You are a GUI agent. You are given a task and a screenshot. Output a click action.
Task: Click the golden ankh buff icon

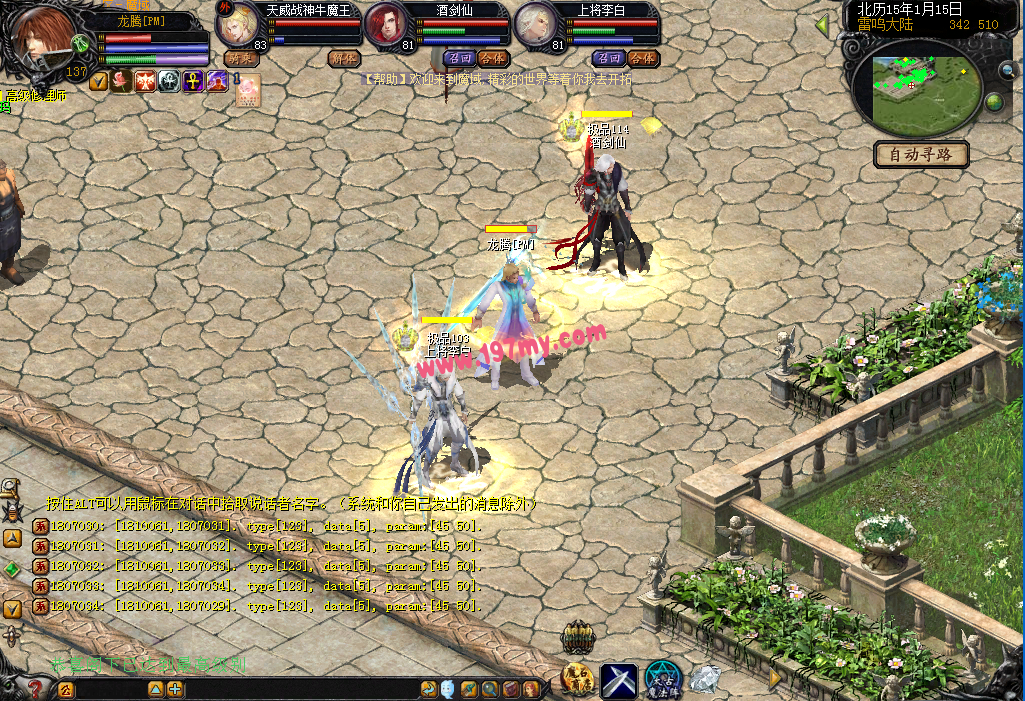193,81
